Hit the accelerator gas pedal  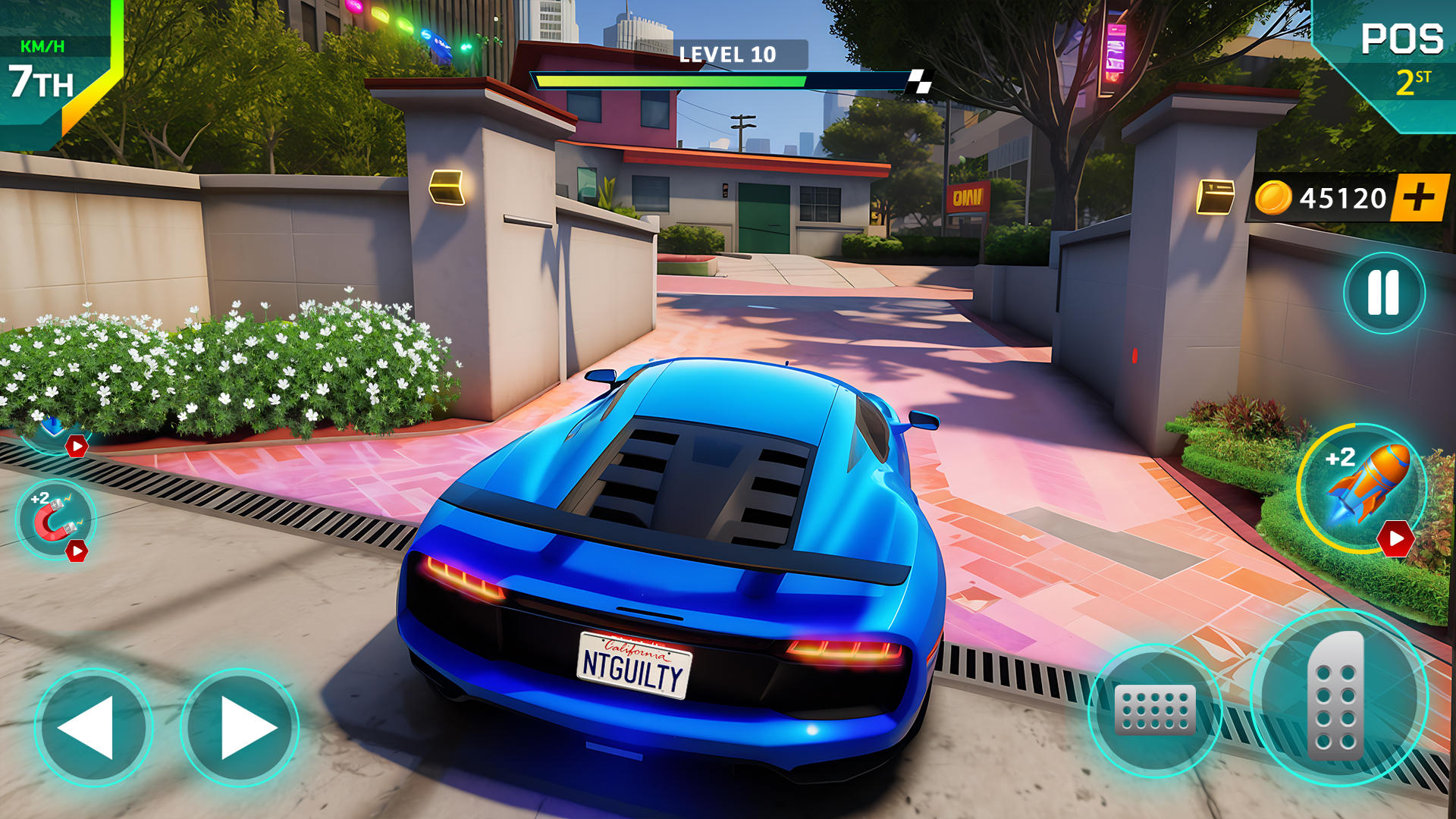pyautogui.click(x=1338, y=696)
